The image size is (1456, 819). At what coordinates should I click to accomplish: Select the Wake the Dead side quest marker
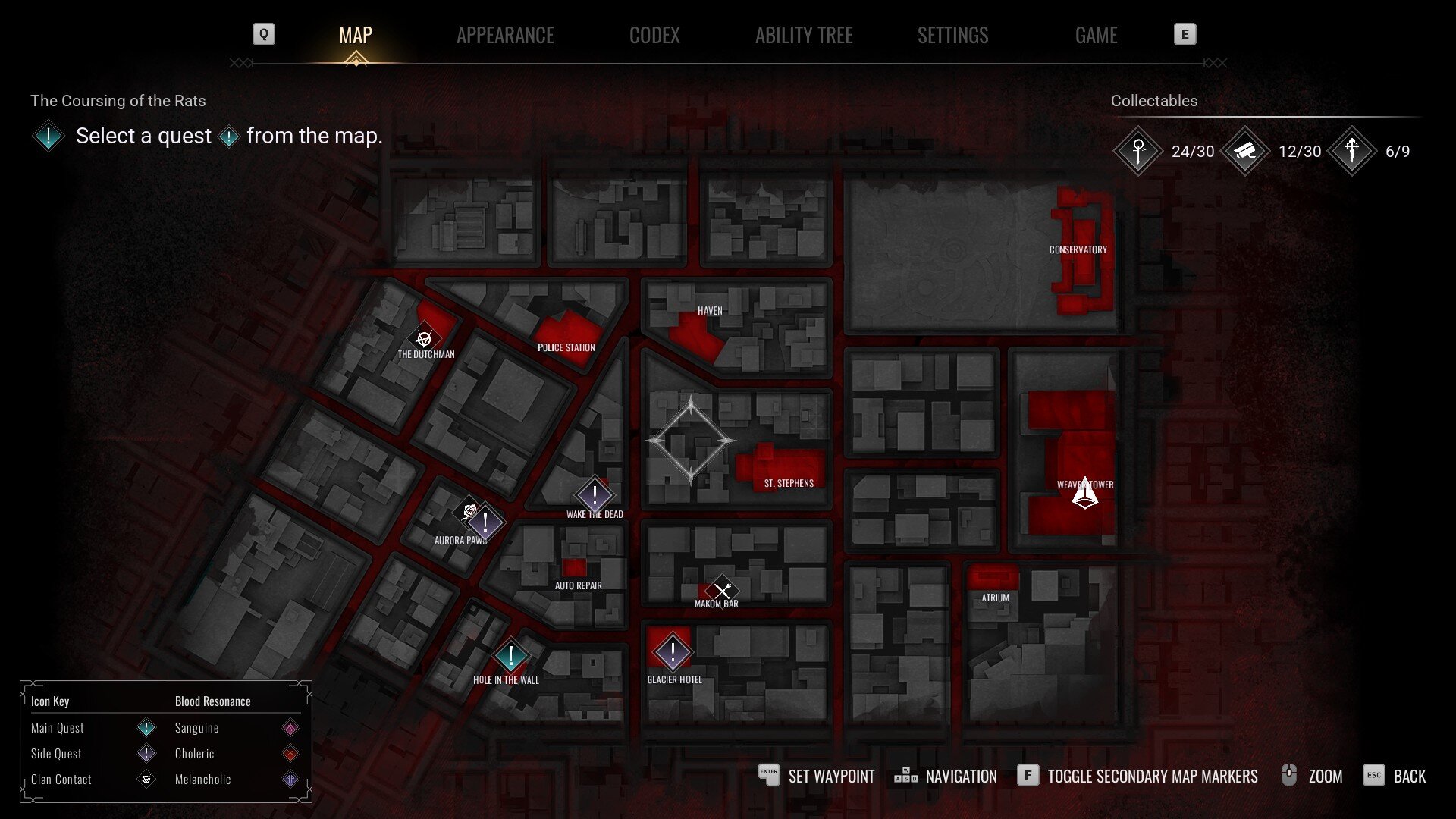595,496
